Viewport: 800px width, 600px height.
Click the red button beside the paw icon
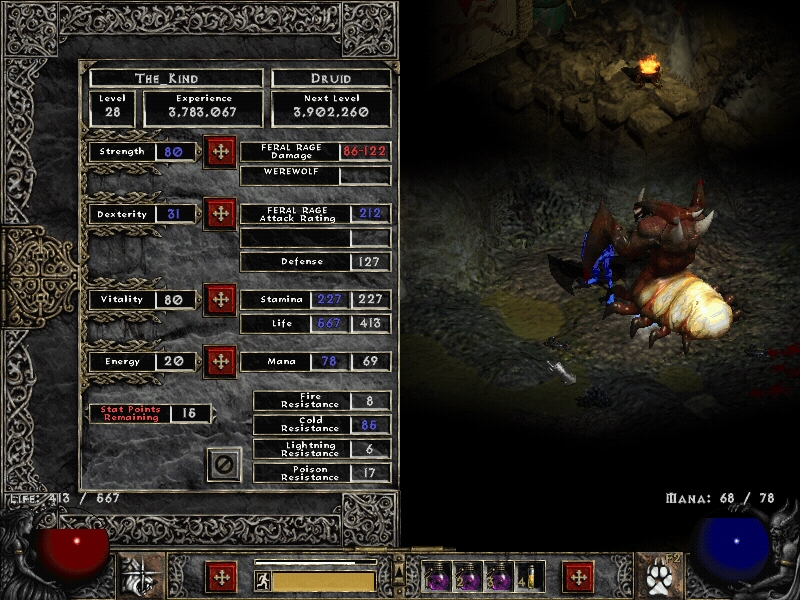click(x=578, y=578)
